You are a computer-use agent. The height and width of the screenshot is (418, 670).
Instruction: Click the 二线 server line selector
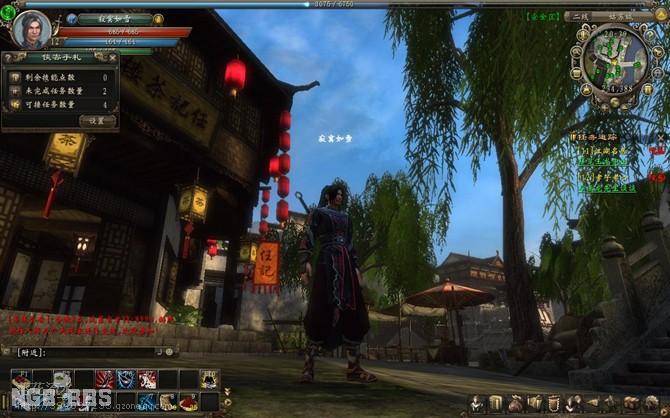577,16
